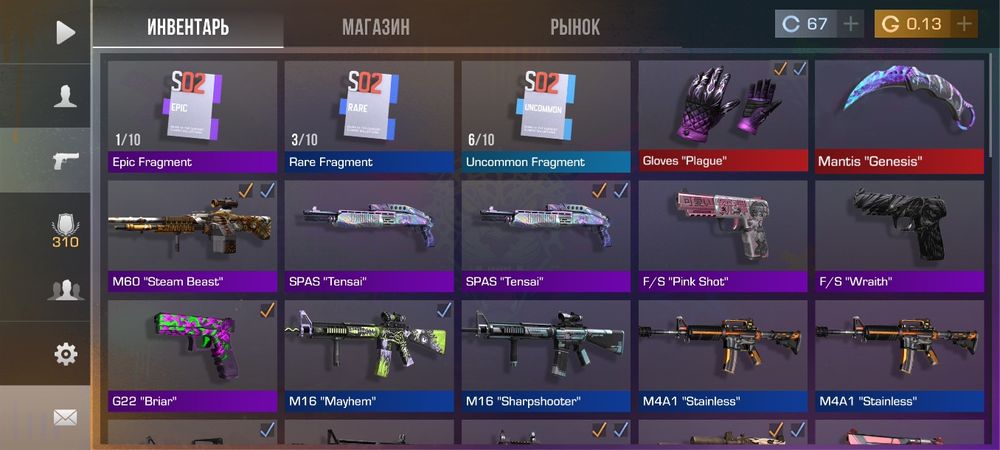Image resolution: width=1000 pixels, height=450 pixels.
Task: Tap the play arrow in the sidebar
Action: click(x=65, y=33)
